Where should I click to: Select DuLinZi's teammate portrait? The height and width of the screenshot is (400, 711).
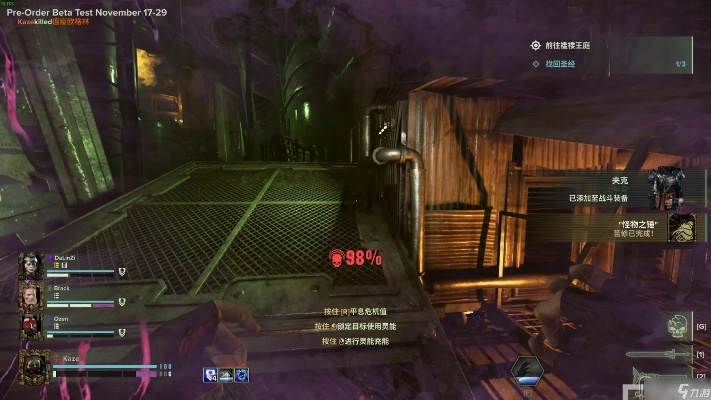click(x=32, y=267)
